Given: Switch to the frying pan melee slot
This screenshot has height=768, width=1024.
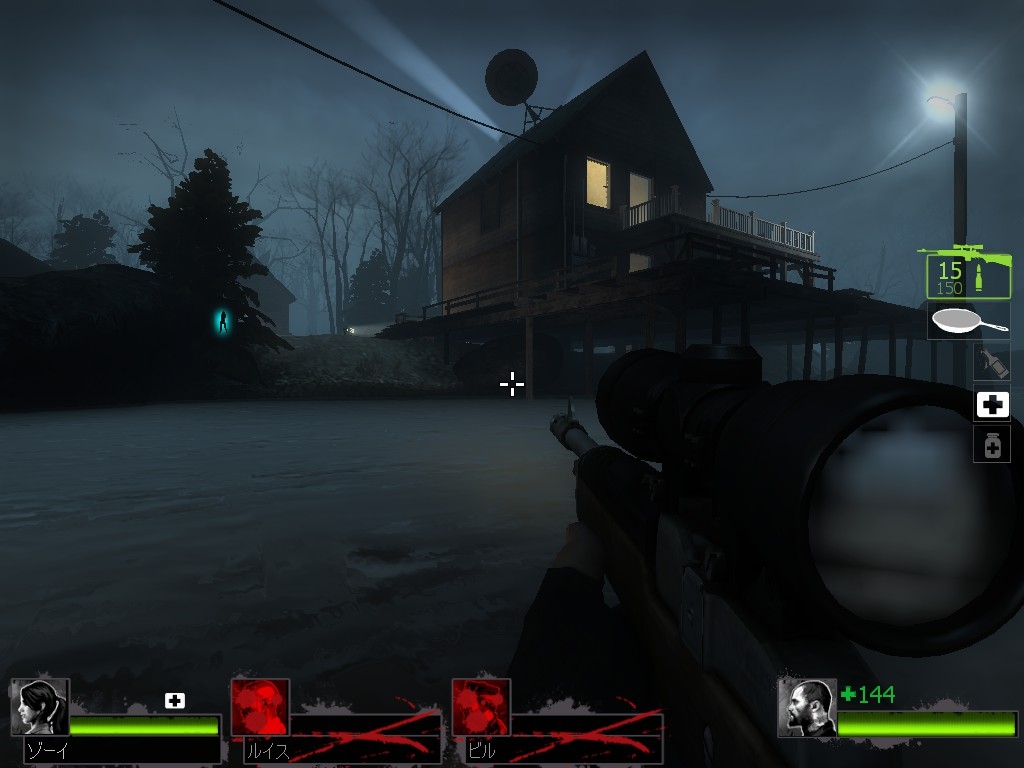Looking at the screenshot, I should 968,321.
